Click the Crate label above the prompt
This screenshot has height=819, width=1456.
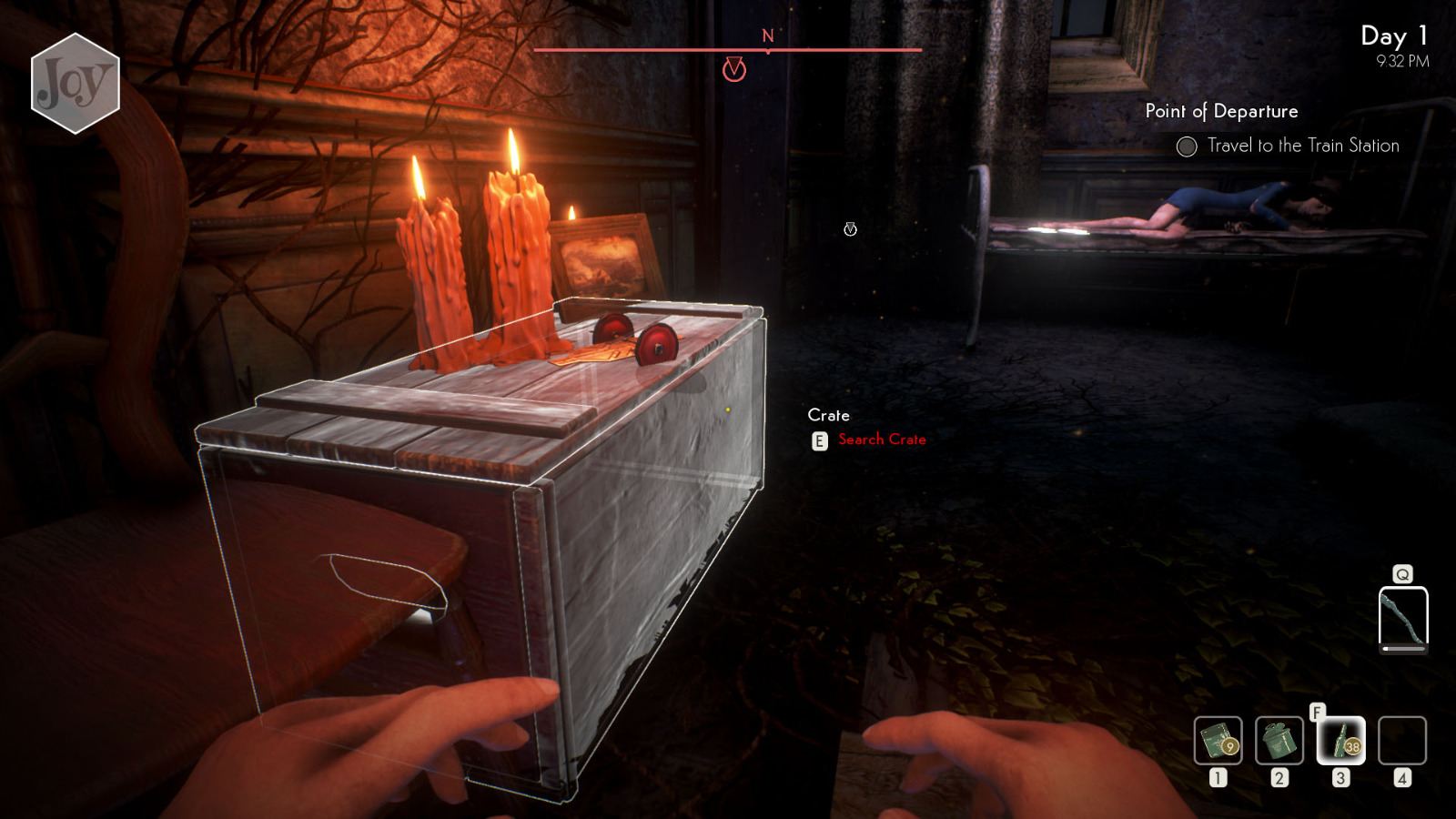coord(830,415)
